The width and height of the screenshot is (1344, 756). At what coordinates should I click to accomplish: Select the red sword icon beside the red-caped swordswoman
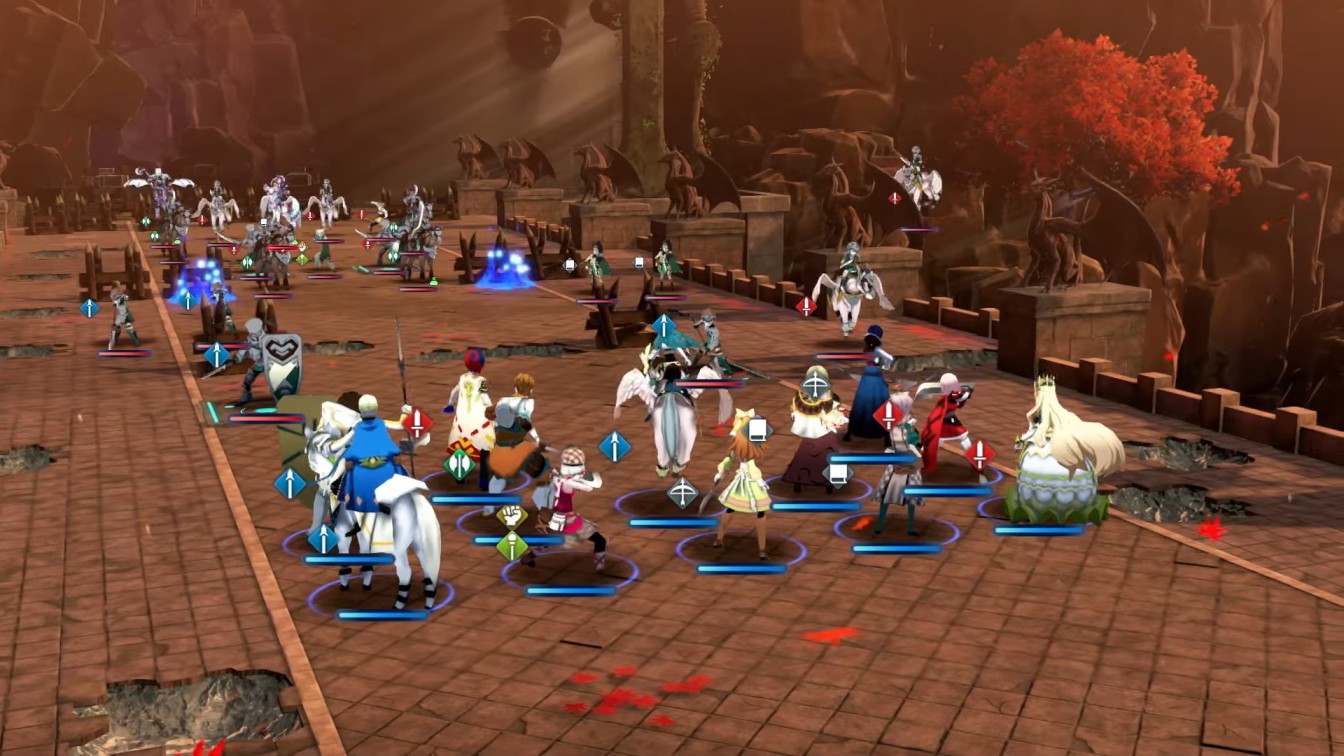980,451
